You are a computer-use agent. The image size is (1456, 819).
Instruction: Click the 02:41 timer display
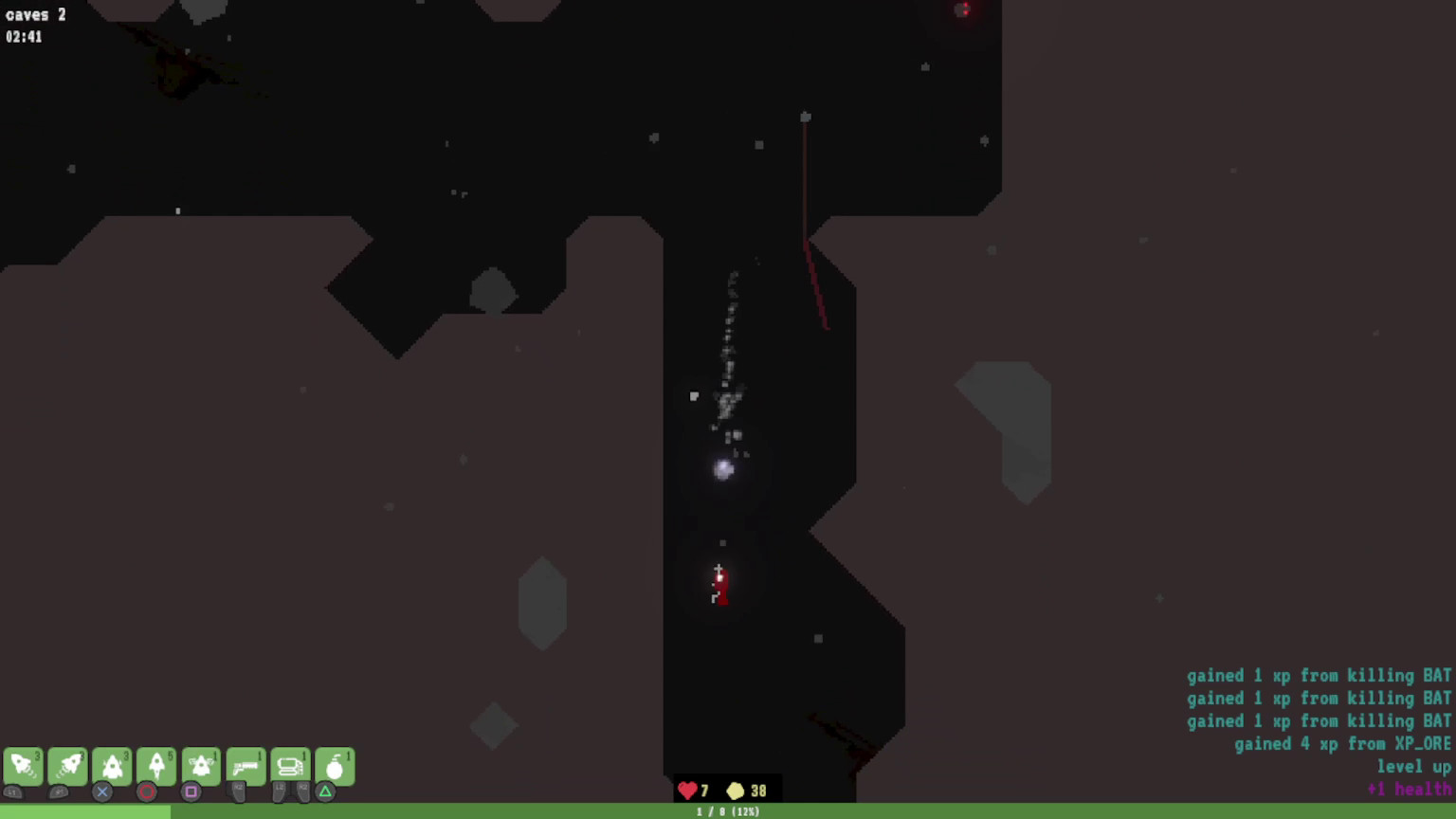[24, 37]
